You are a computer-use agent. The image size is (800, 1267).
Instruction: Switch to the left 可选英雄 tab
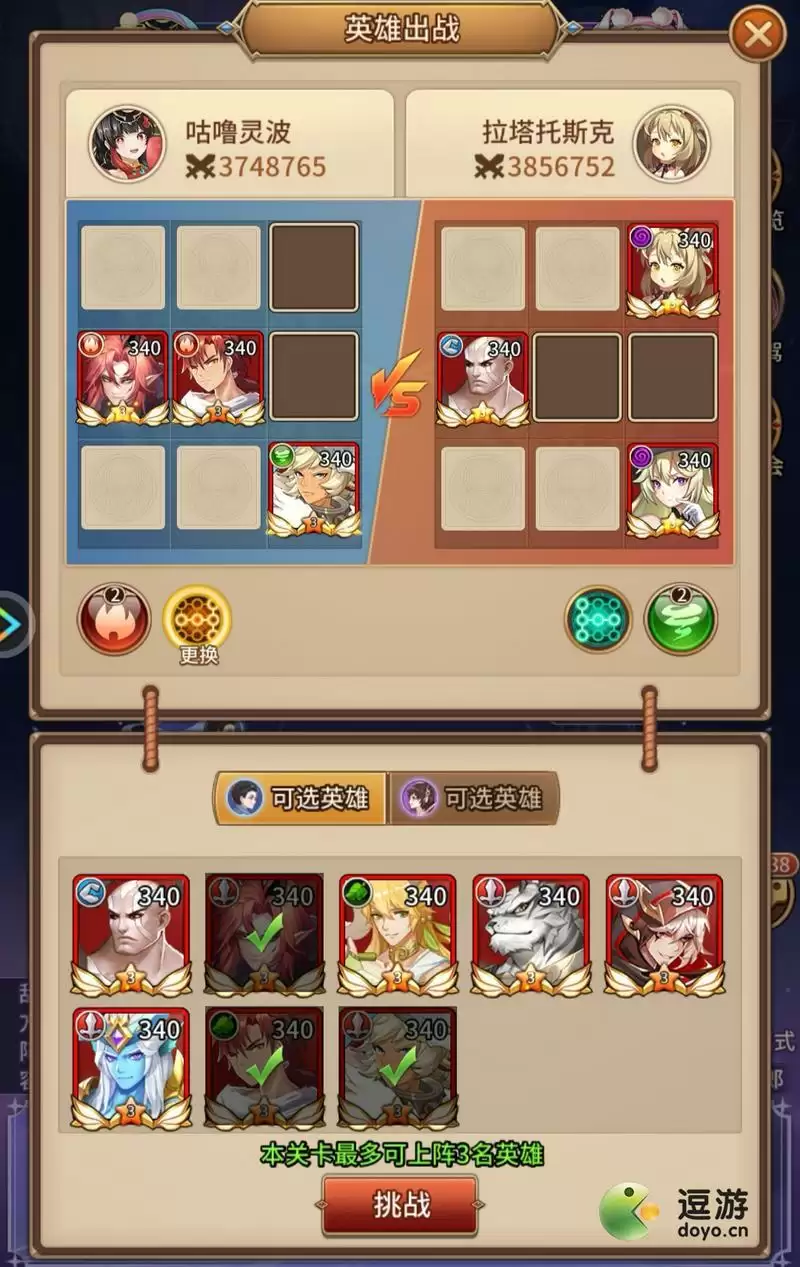tap(300, 798)
